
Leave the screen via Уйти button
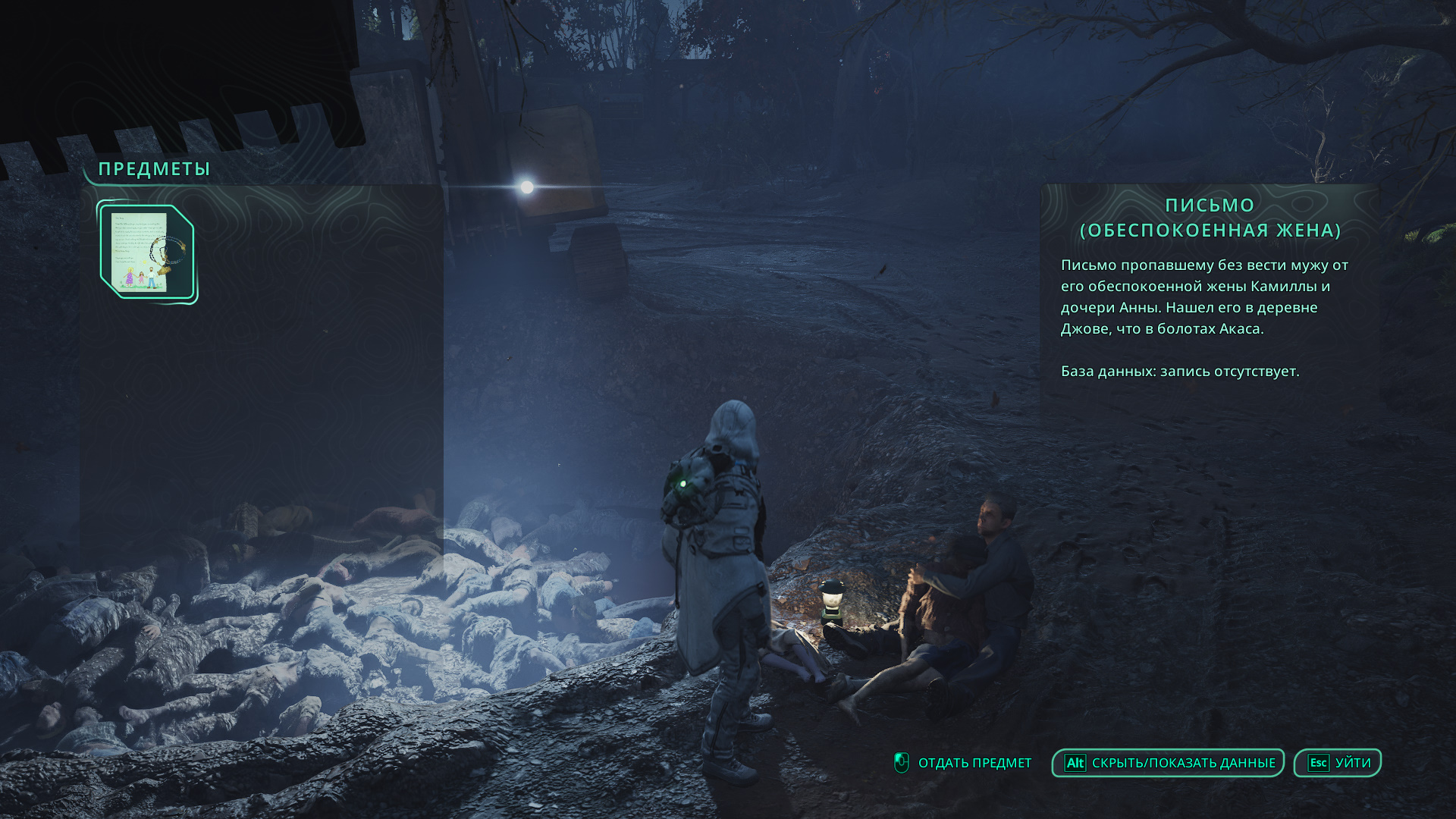1337,763
